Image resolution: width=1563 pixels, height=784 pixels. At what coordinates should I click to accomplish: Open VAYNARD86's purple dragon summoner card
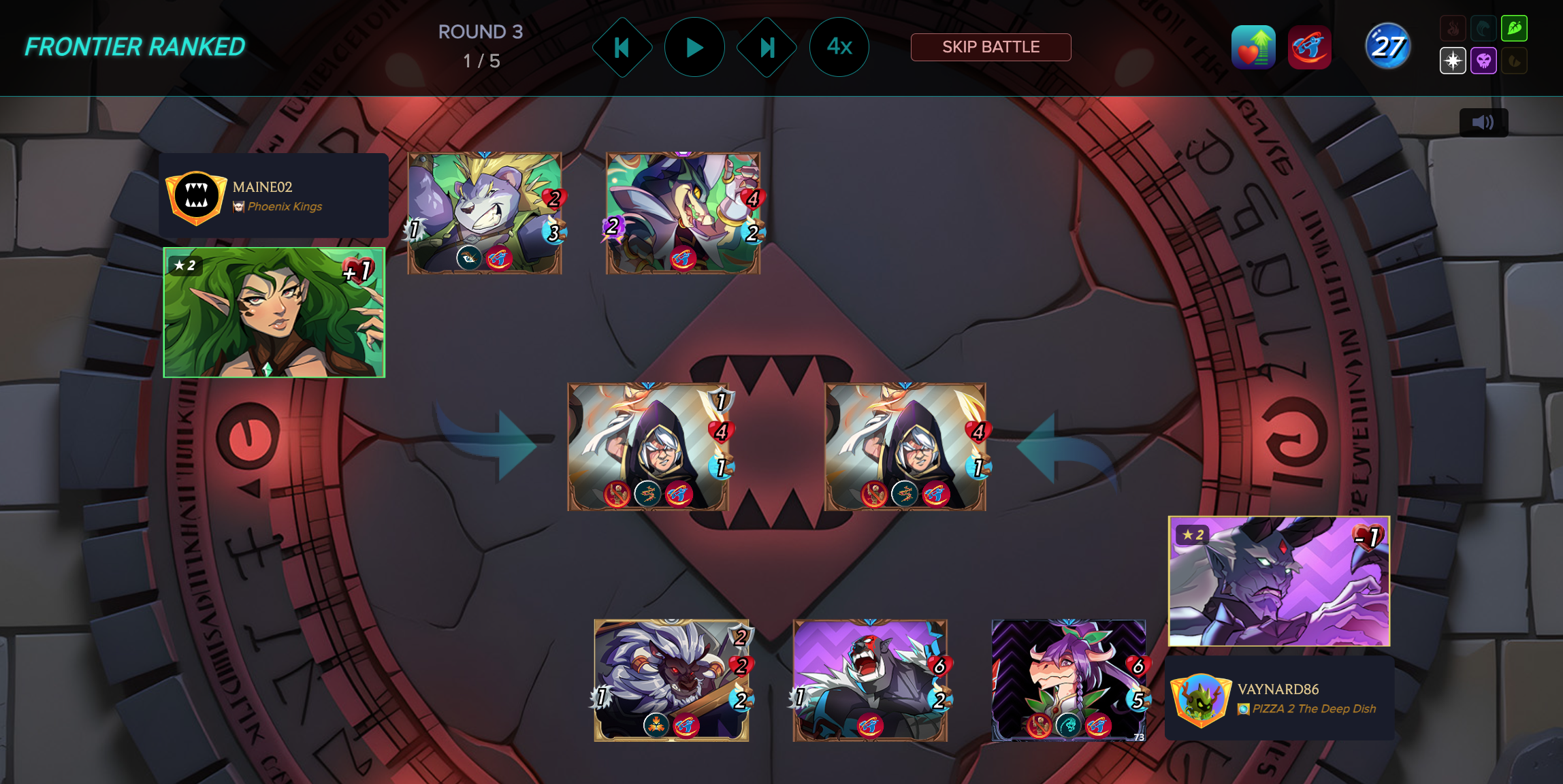[x=1278, y=581]
